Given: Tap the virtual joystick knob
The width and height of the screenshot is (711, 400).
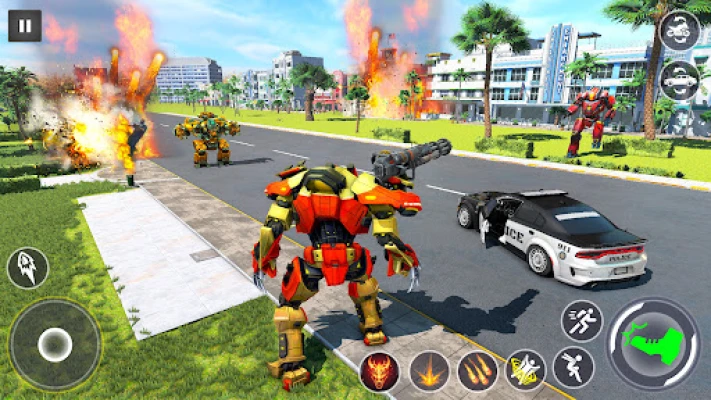Looking at the screenshot, I should pos(54,345).
